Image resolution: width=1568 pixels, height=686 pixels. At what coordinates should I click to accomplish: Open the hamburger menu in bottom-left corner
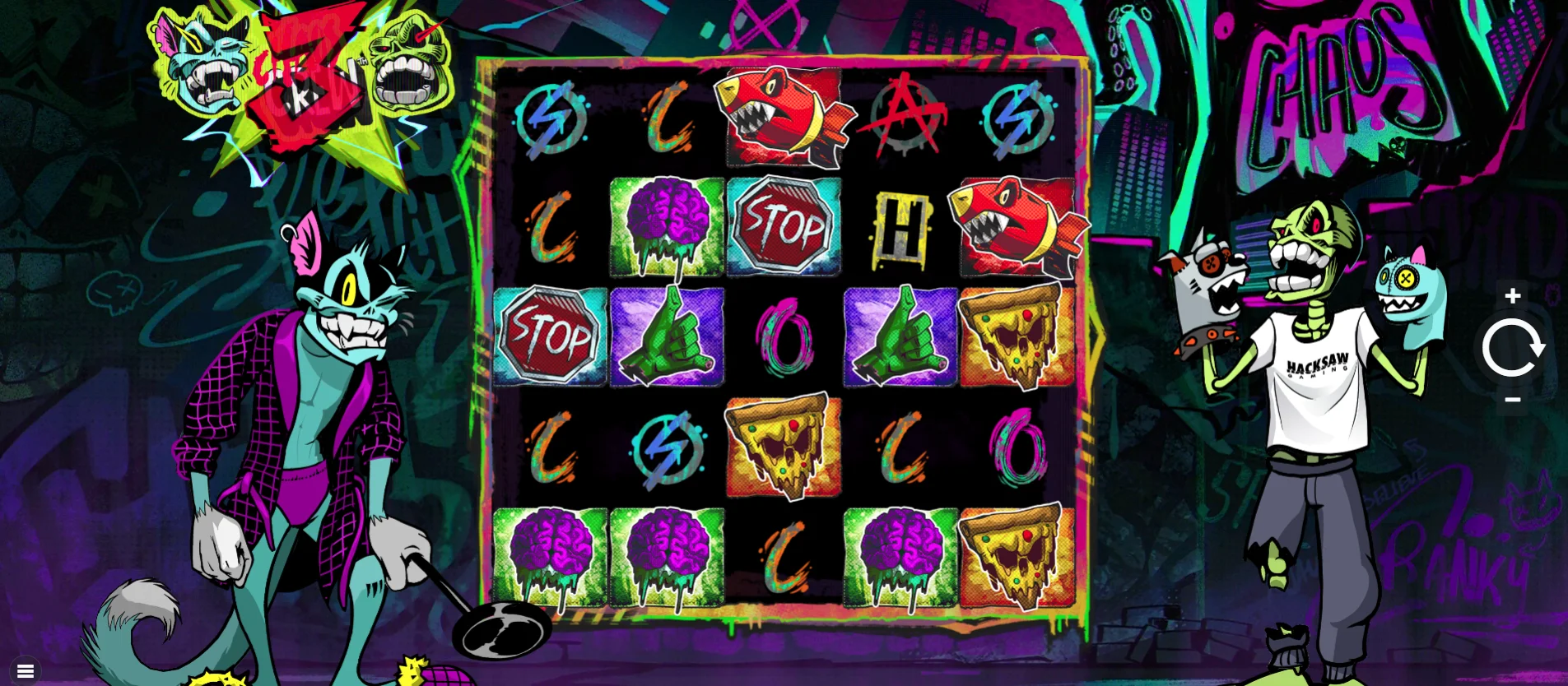pyautogui.click(x=25, y=670)
